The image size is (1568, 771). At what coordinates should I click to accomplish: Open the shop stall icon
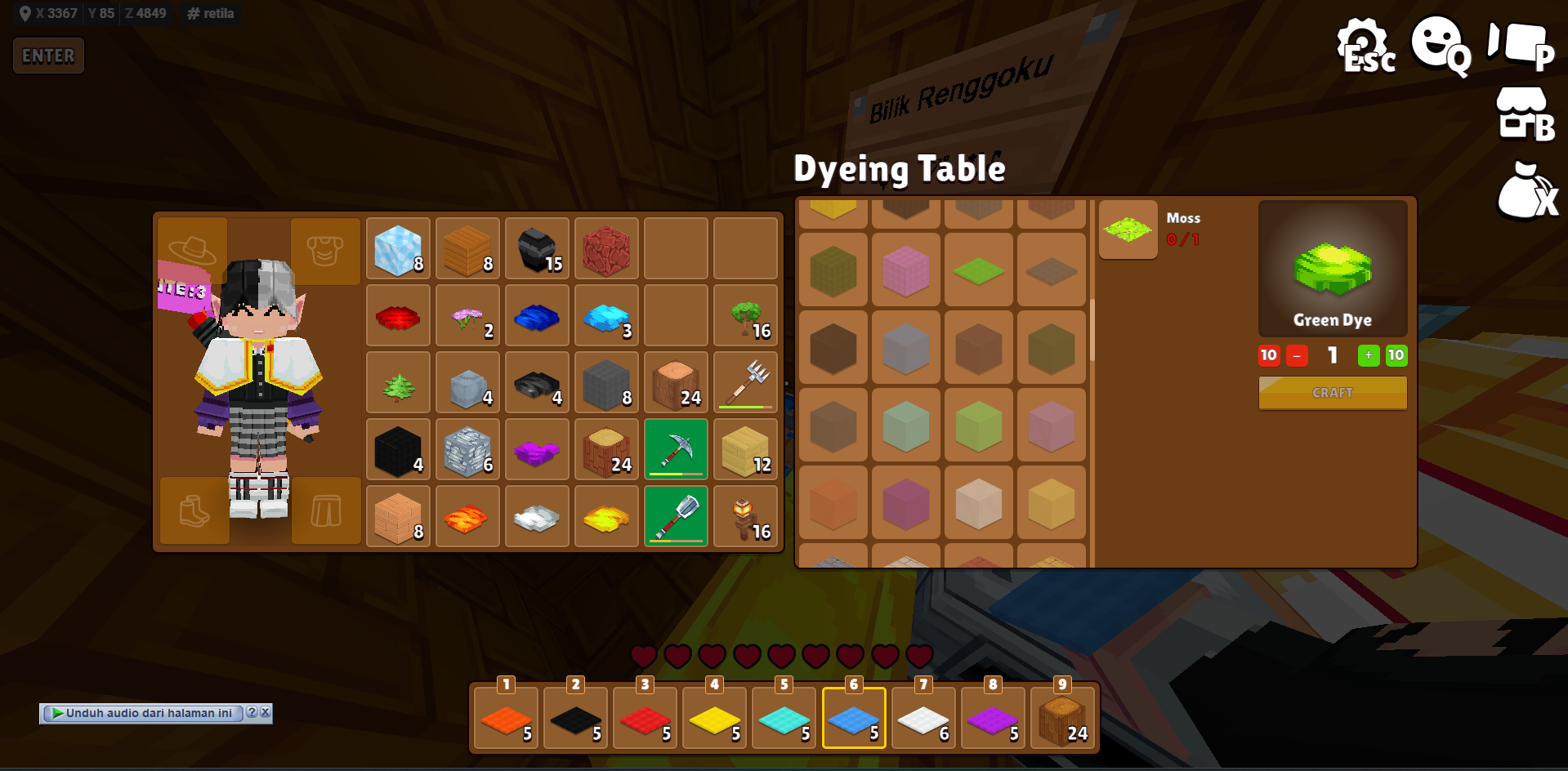click(x=1524, y=114)
